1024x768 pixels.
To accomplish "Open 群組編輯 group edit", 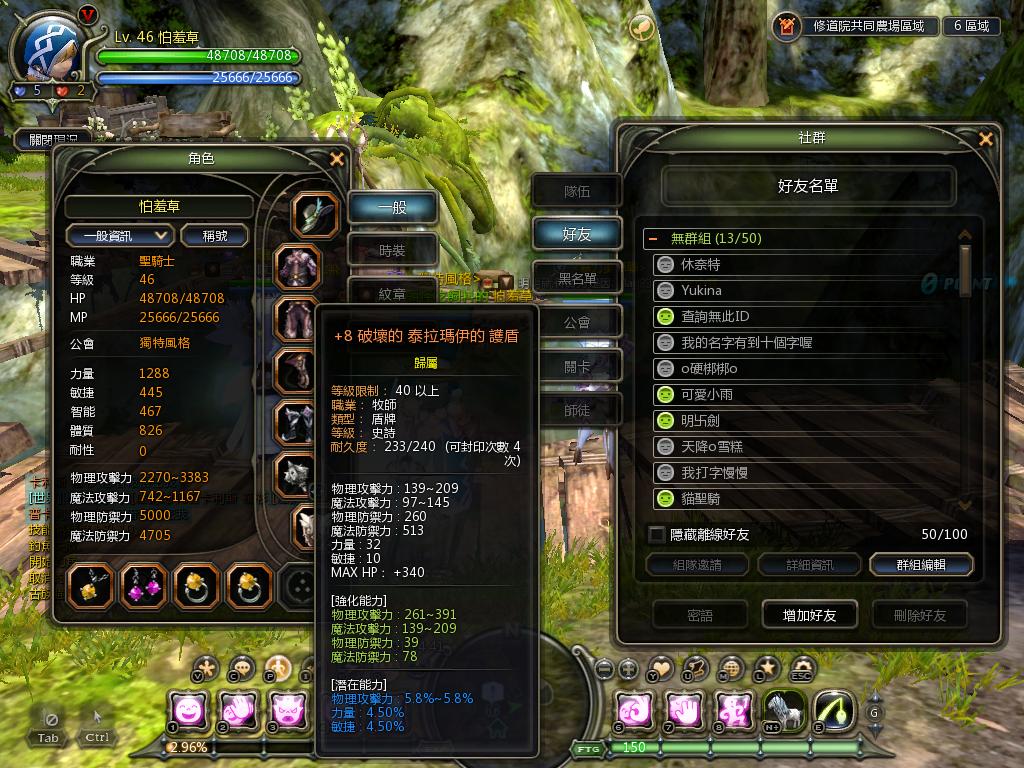I will pyautogui.click(x=920, y=565).
